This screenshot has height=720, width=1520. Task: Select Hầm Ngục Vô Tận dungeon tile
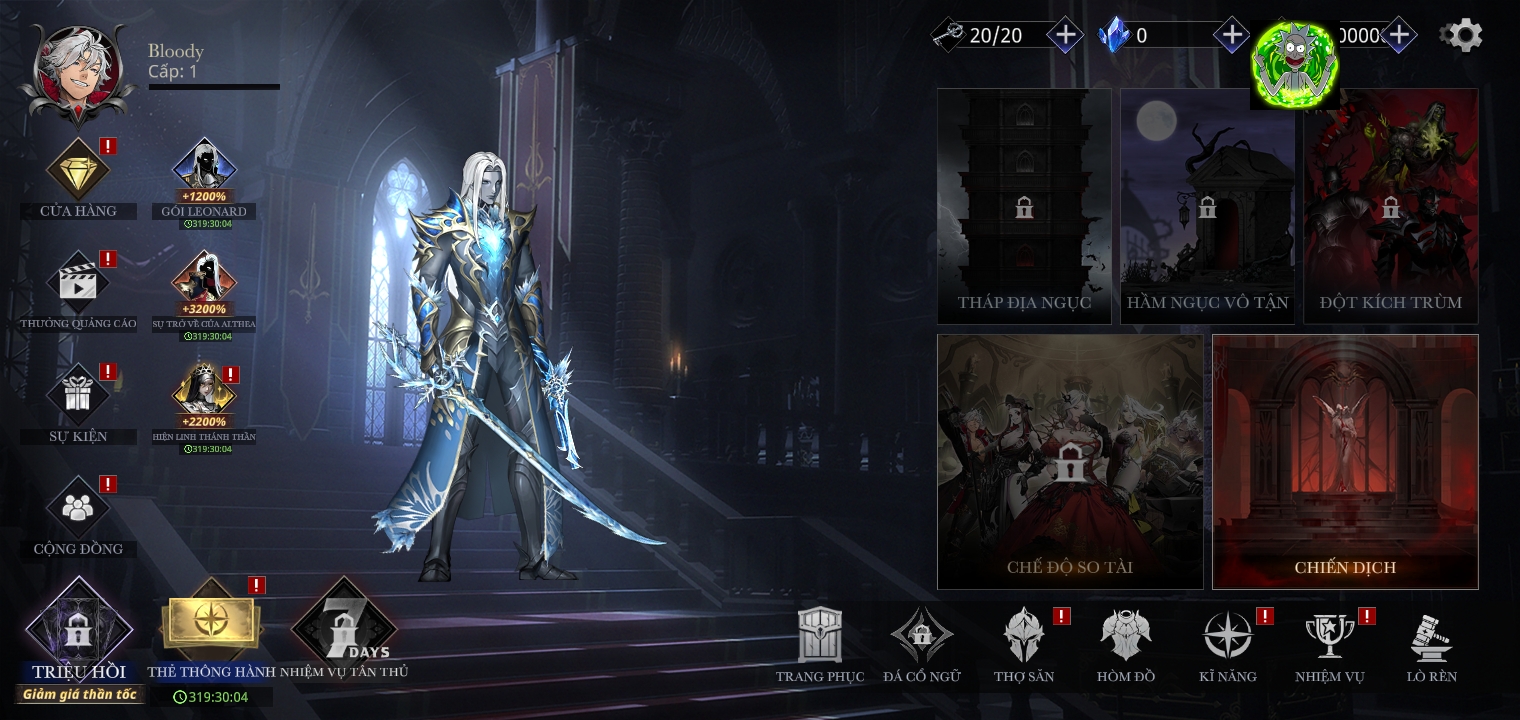1207,206
